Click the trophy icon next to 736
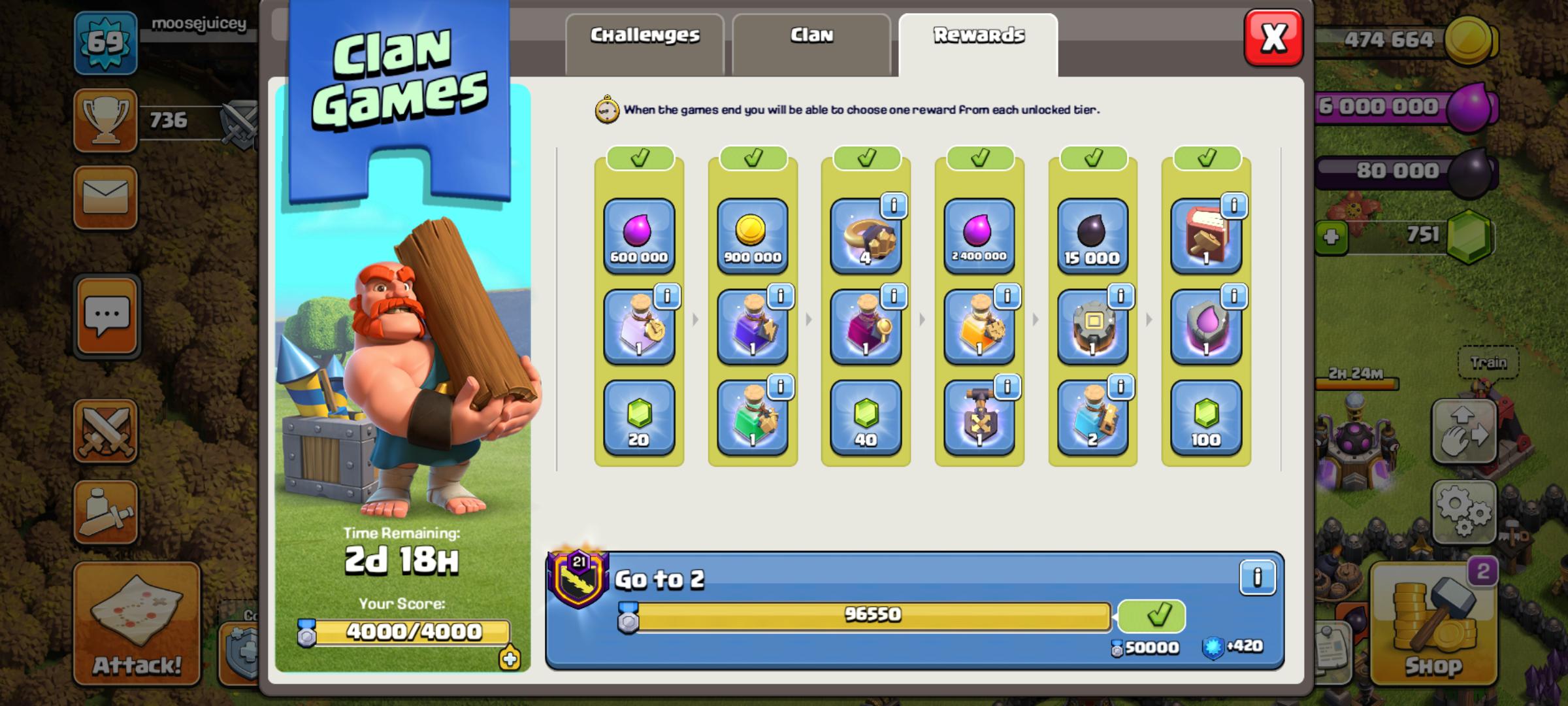The image size is (1568, 706). (105, 121)
